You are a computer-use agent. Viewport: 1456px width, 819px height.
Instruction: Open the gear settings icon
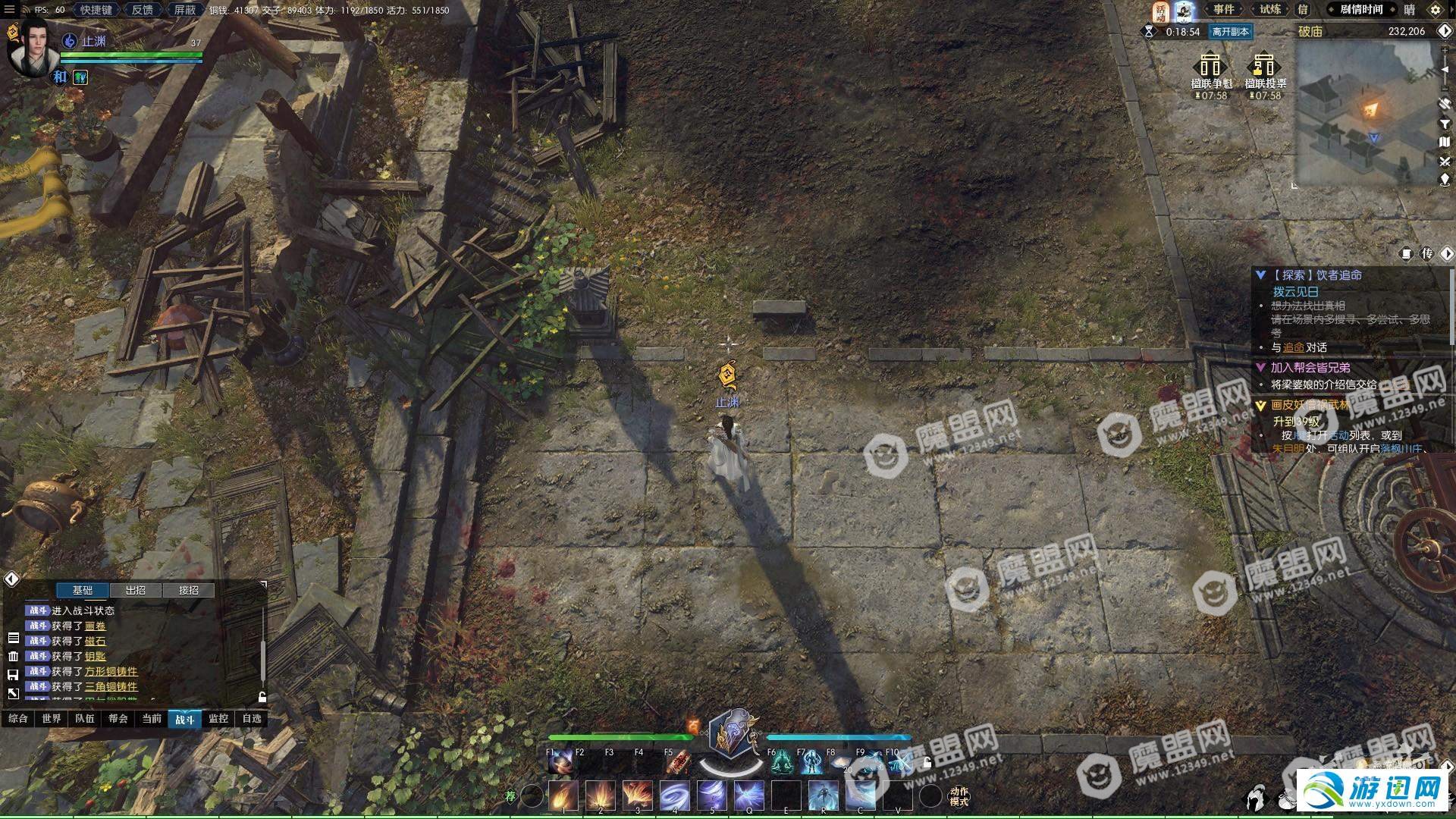(x=1435, y=10)
